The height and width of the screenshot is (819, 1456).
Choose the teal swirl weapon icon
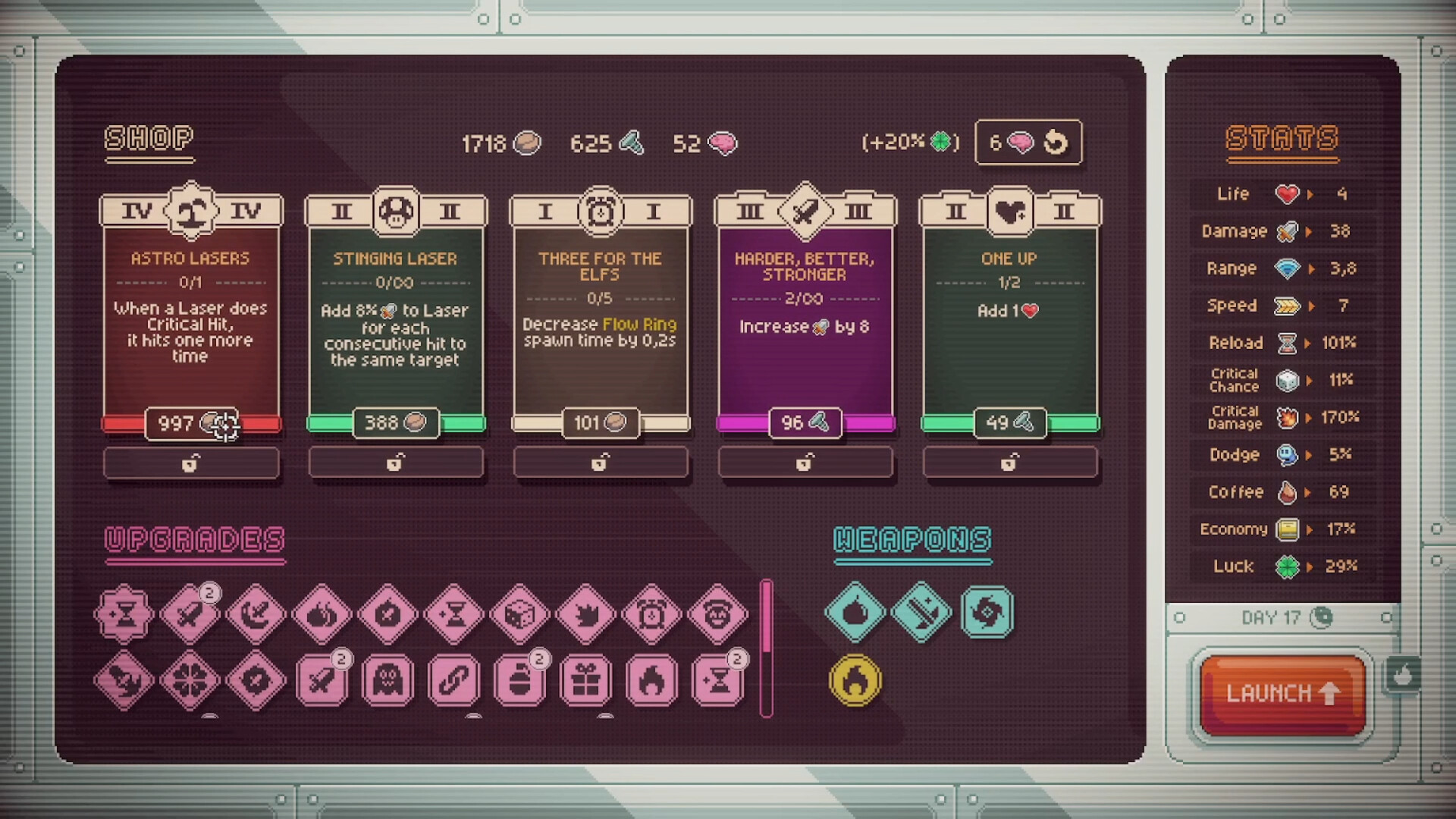(x=987, y=612)
